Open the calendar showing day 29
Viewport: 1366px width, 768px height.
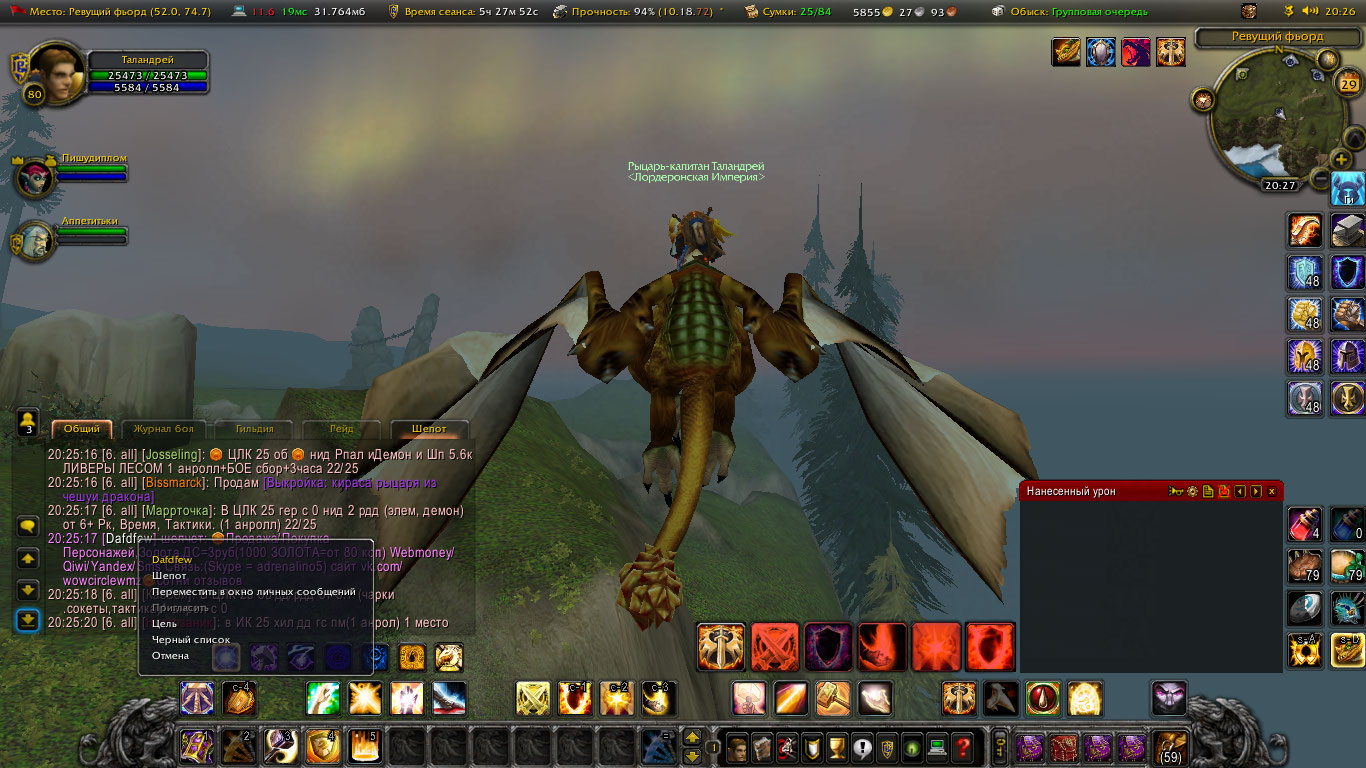click(x=1348, y=83)
